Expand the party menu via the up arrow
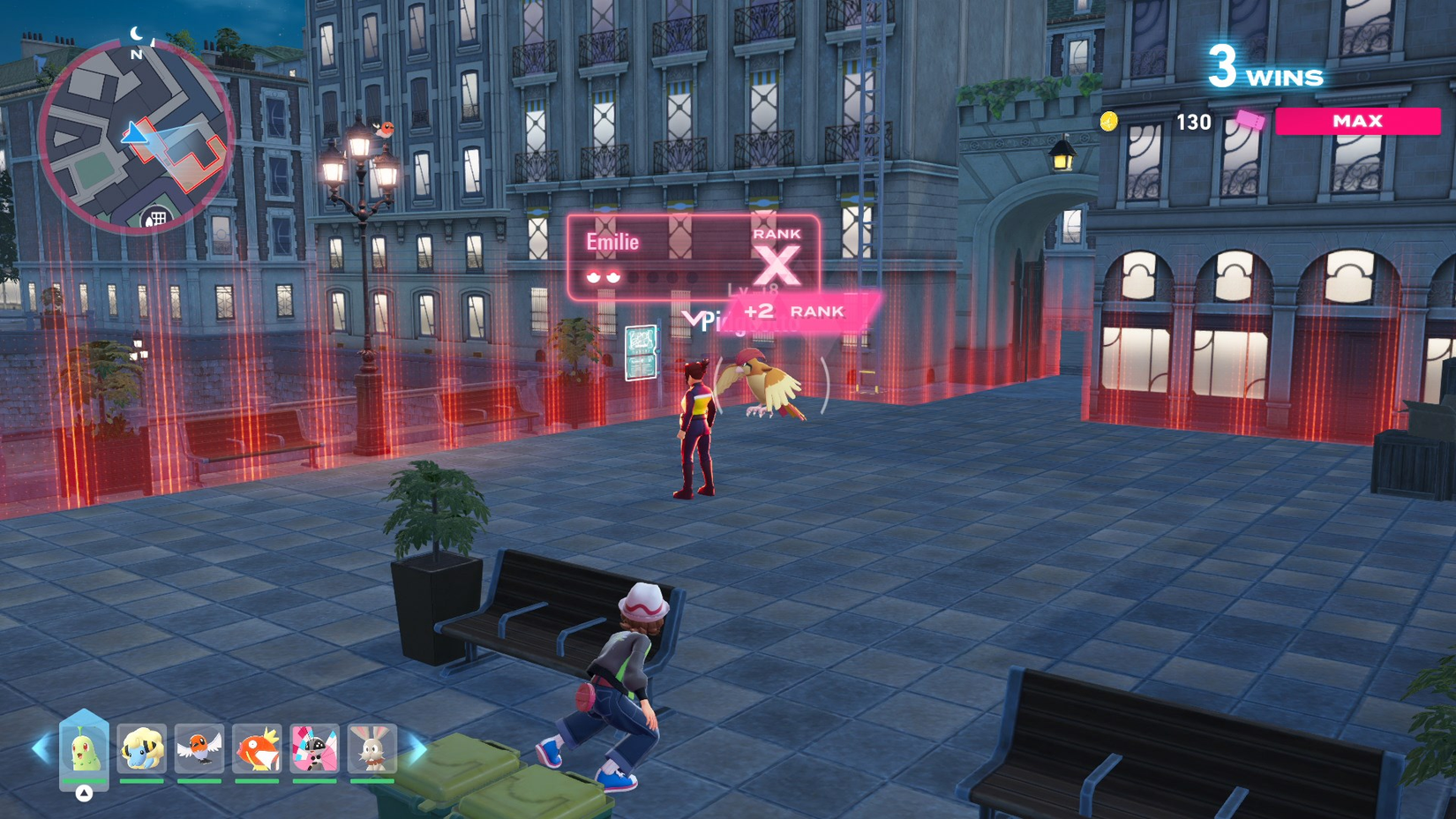This screenshot has height=819, width=1456. point(84,793)
